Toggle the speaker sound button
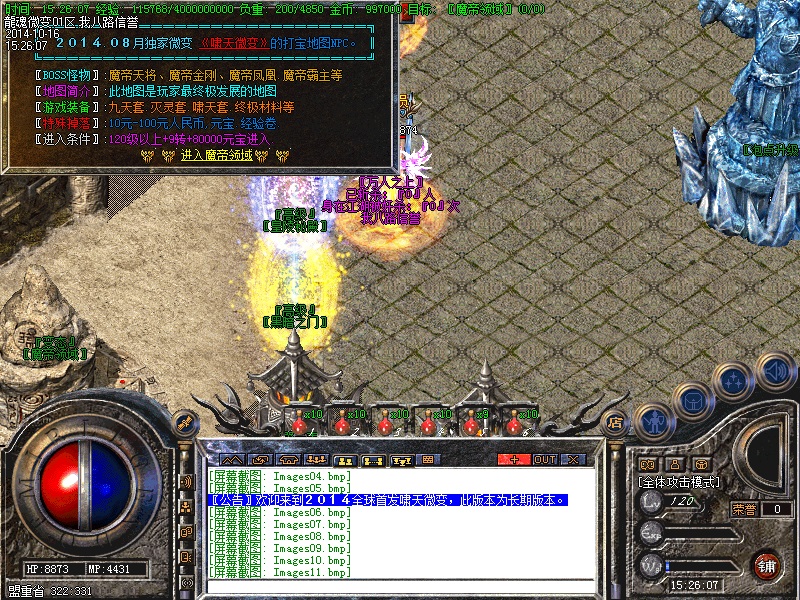This screenshot has width=800, height=600. 775,371
